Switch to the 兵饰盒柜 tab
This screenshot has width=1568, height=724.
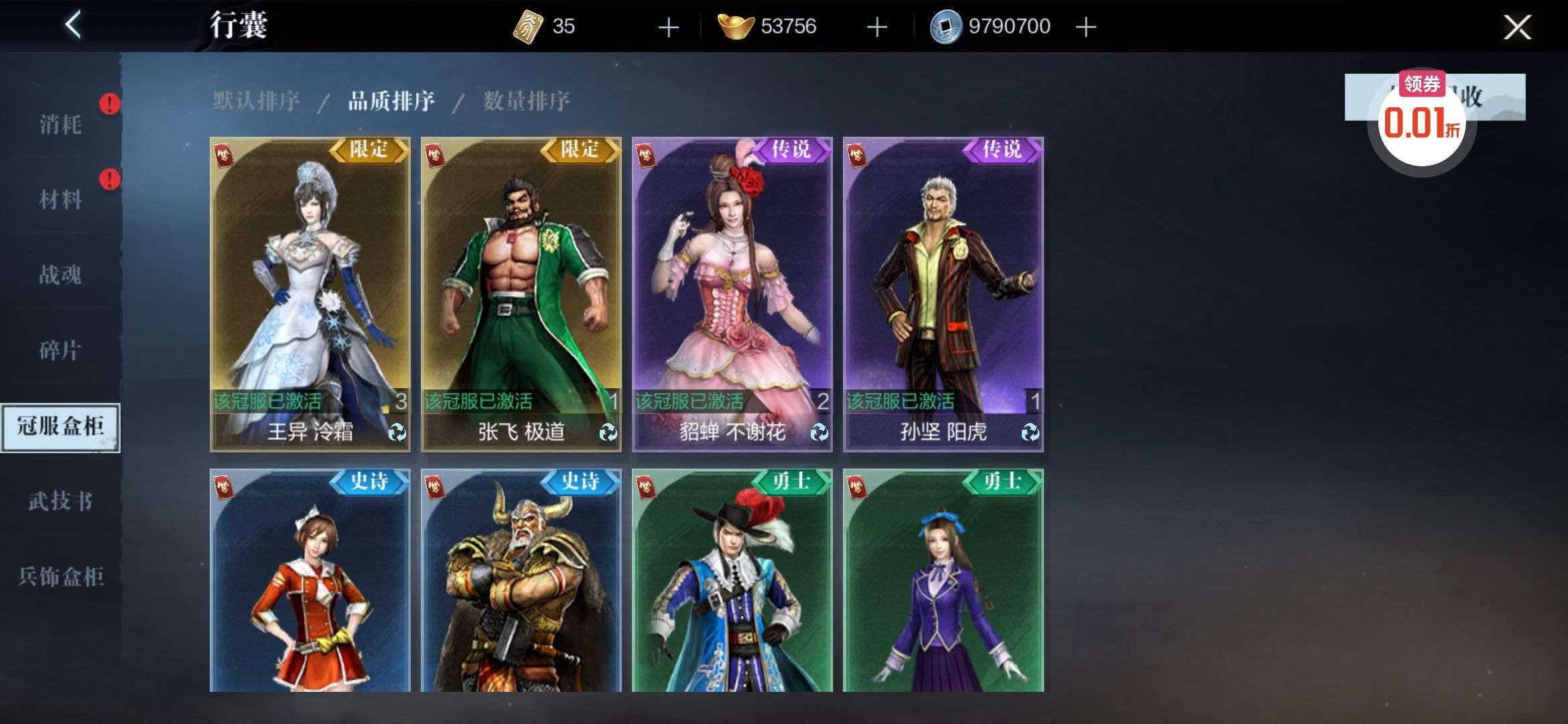point(60,576)
